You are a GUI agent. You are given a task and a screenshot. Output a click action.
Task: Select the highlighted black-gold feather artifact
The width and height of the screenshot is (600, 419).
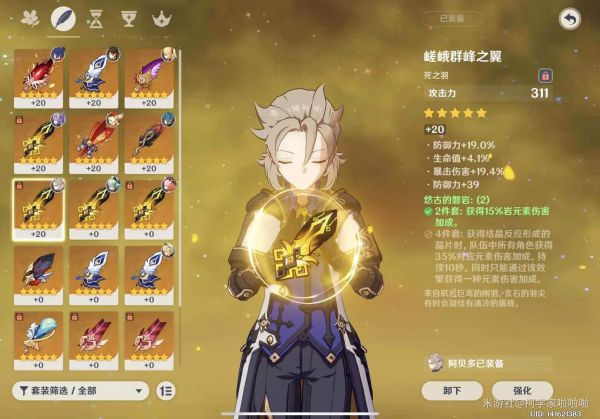(x=38, y=208)
